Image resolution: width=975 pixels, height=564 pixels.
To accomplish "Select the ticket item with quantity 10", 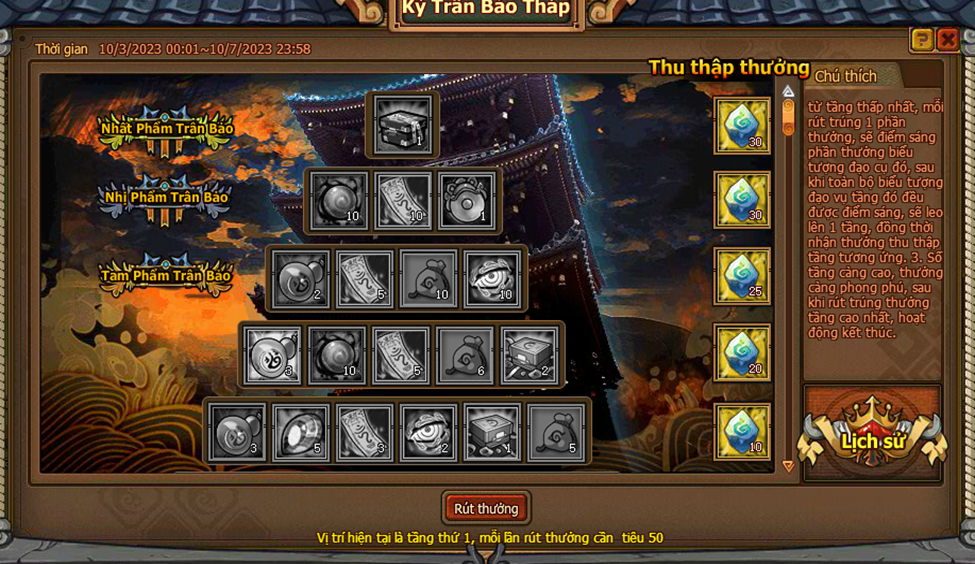I will click(x=404, y=201).
